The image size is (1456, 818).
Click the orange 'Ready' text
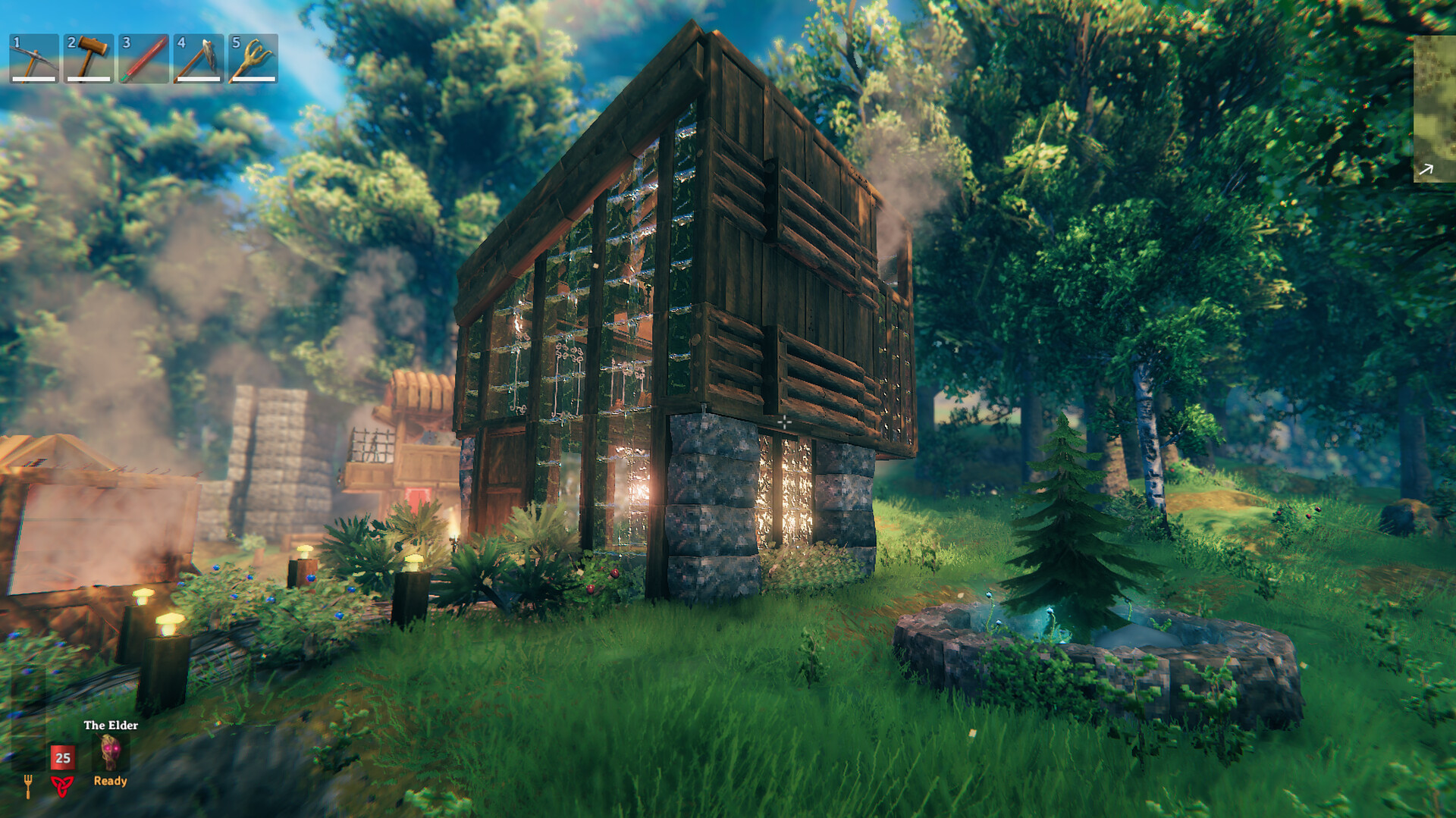(x=110, y=781)
